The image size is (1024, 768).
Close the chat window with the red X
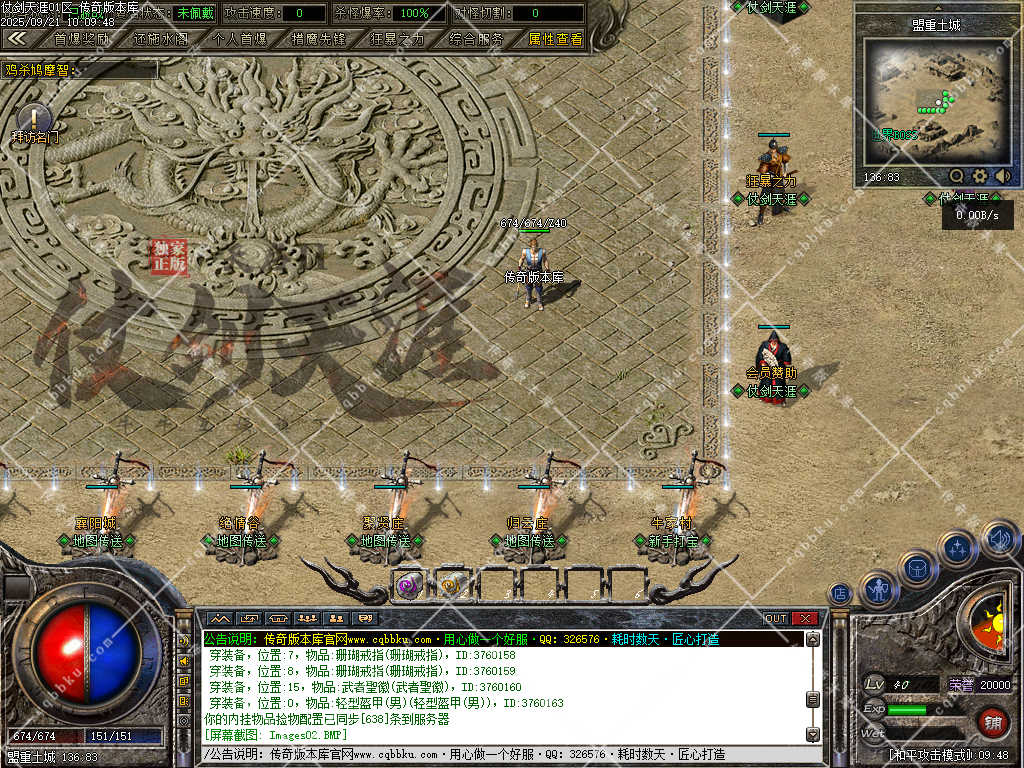tap(805, 618)
